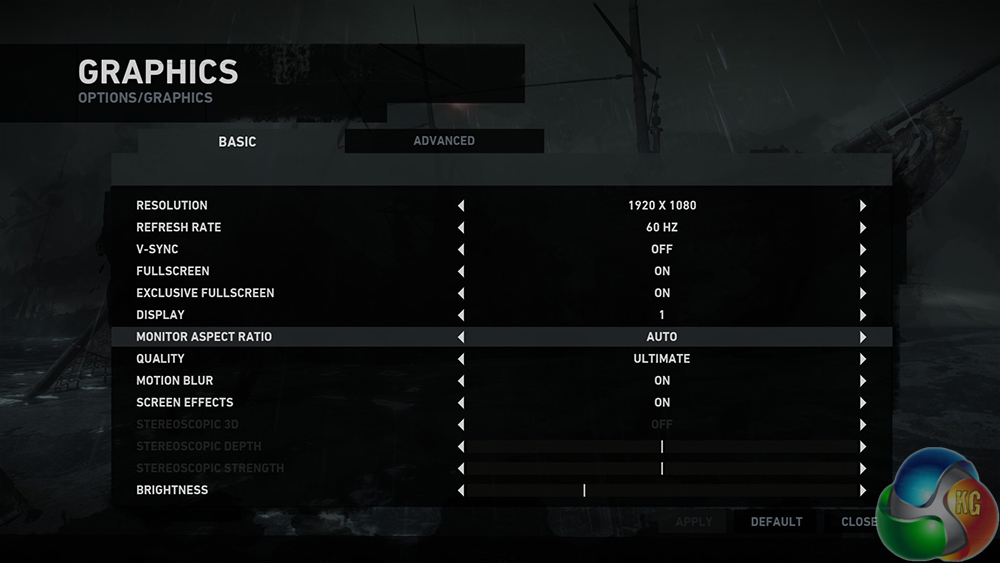Click the left arrow for Fullscreen
The image size is (1000, 563).
pyautogui.click(x=461, y=272)
